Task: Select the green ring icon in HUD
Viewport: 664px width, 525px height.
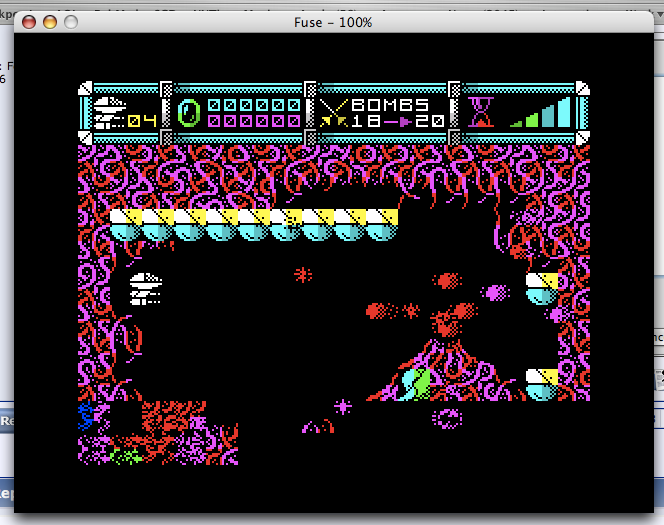Action: tap(189, 112)
